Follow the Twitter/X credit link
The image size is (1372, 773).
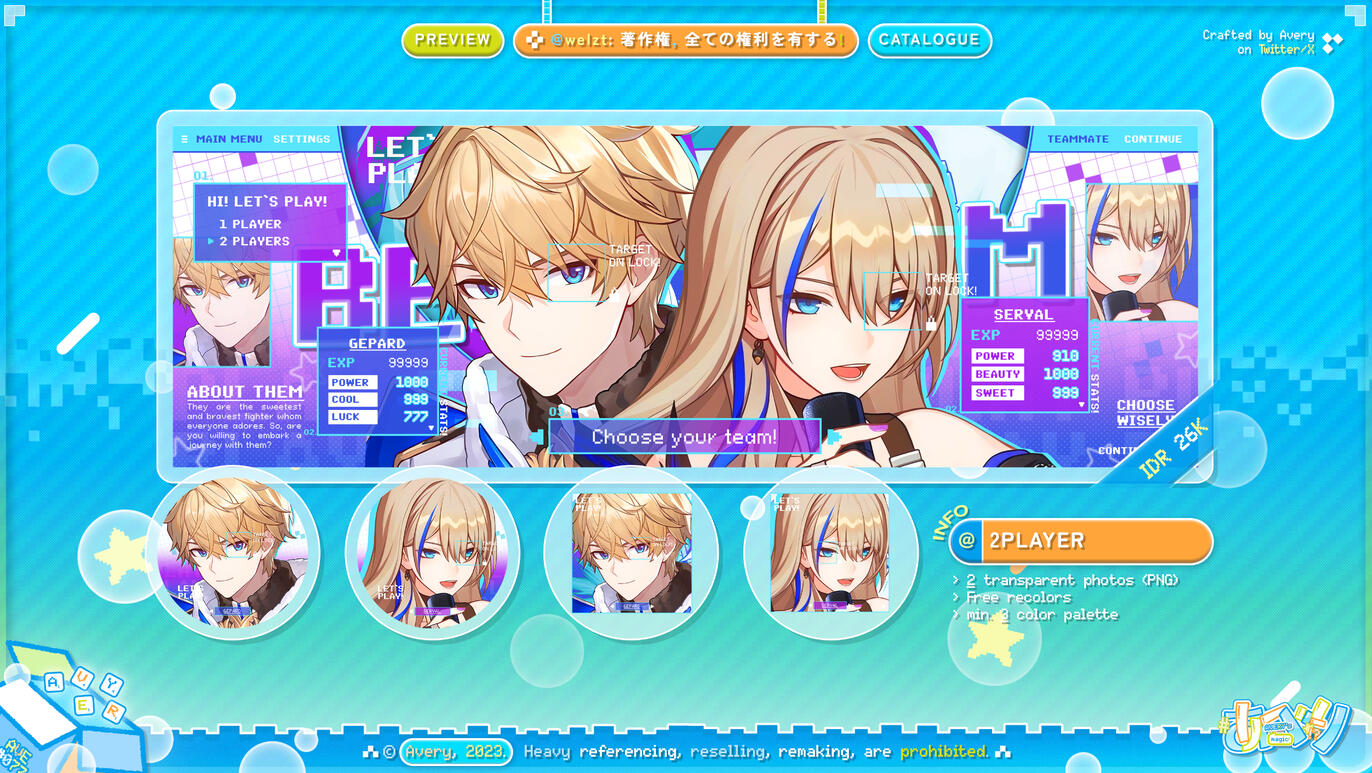pos(1286,49)
